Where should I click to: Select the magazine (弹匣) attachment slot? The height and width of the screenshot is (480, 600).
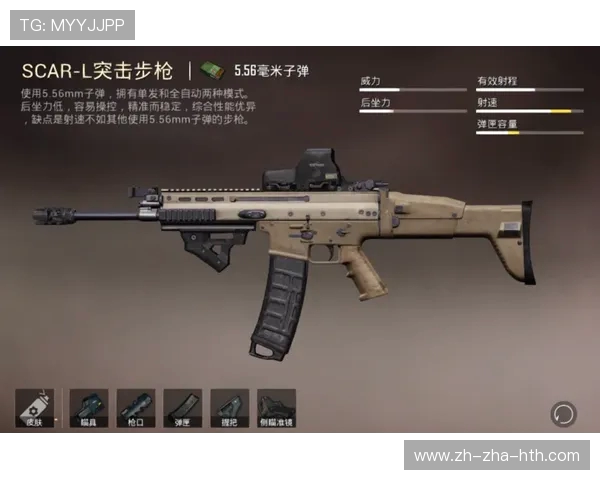coord(182,408)
